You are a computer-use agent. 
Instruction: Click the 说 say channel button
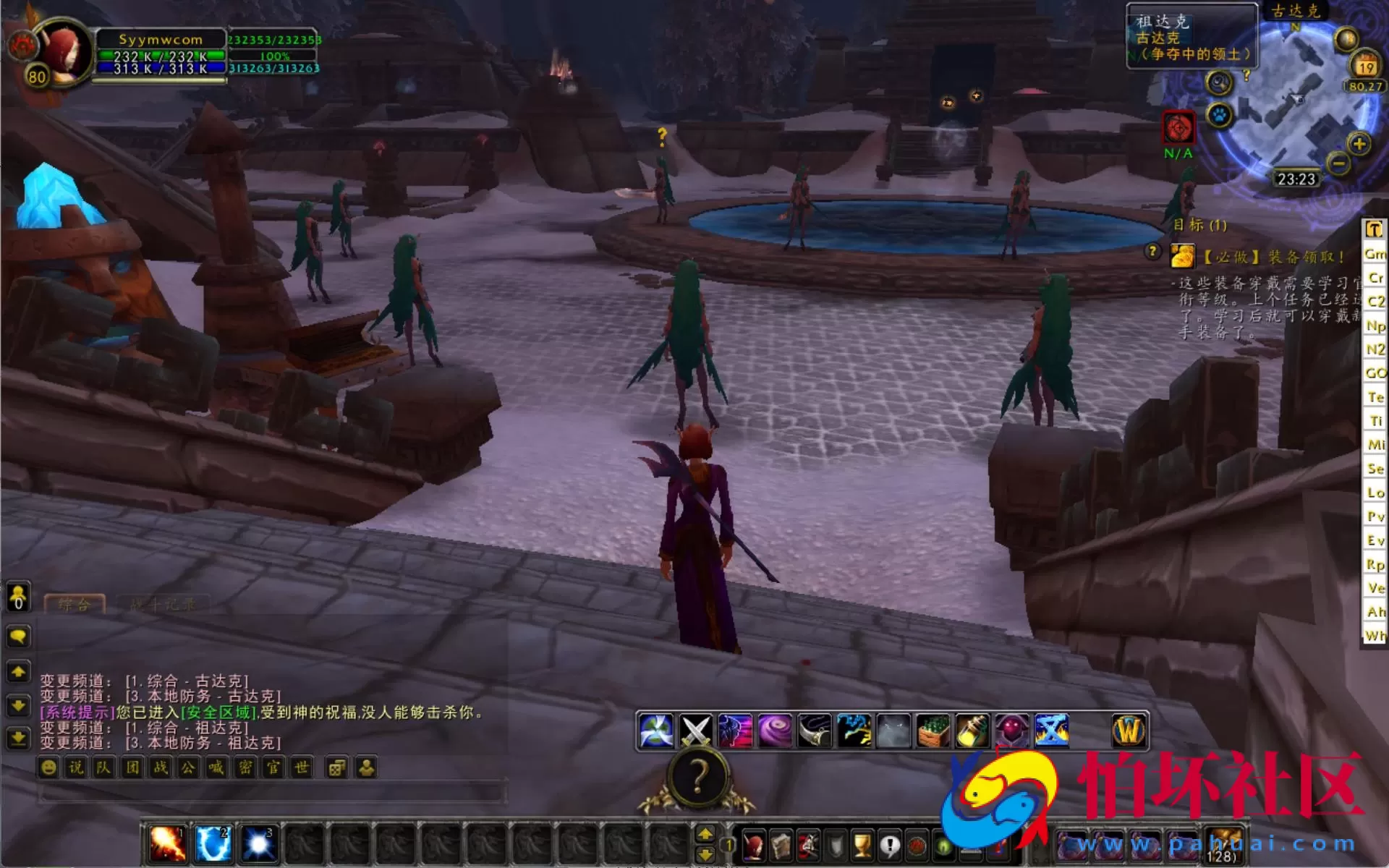(x=76, y=767)
